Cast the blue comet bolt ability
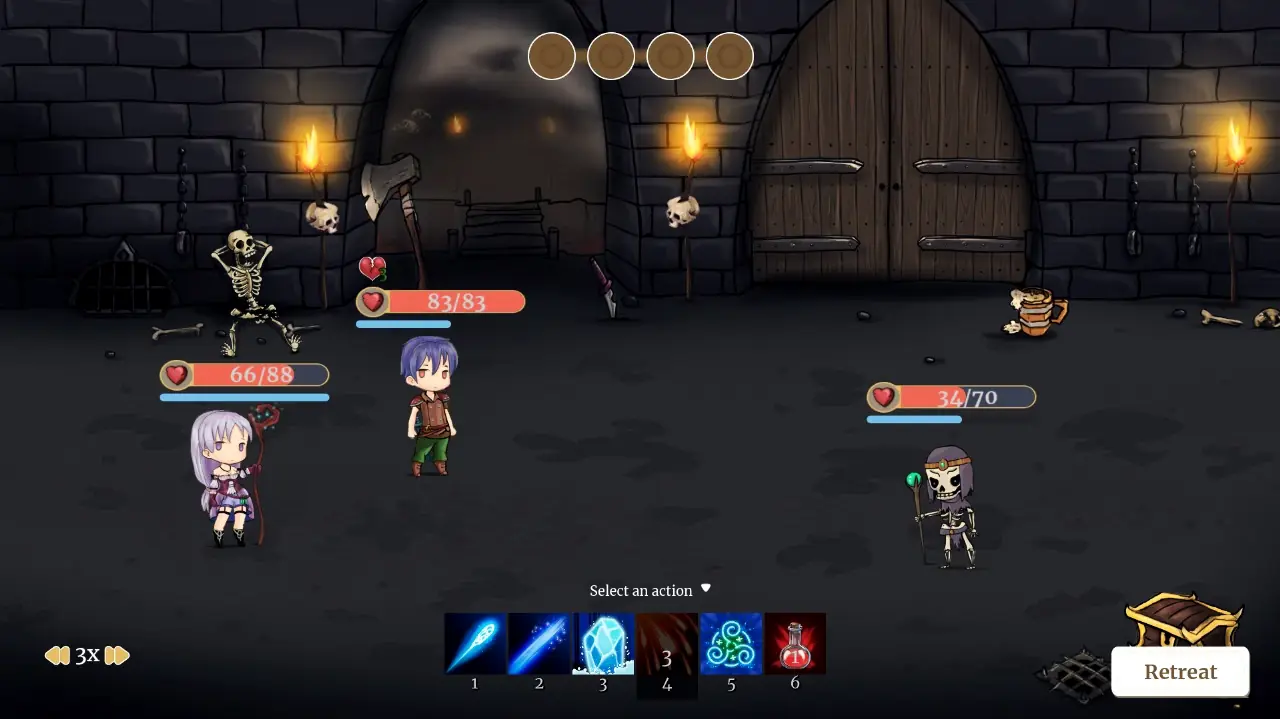This screenshot has height=719, width=1280. pos(475,644)
